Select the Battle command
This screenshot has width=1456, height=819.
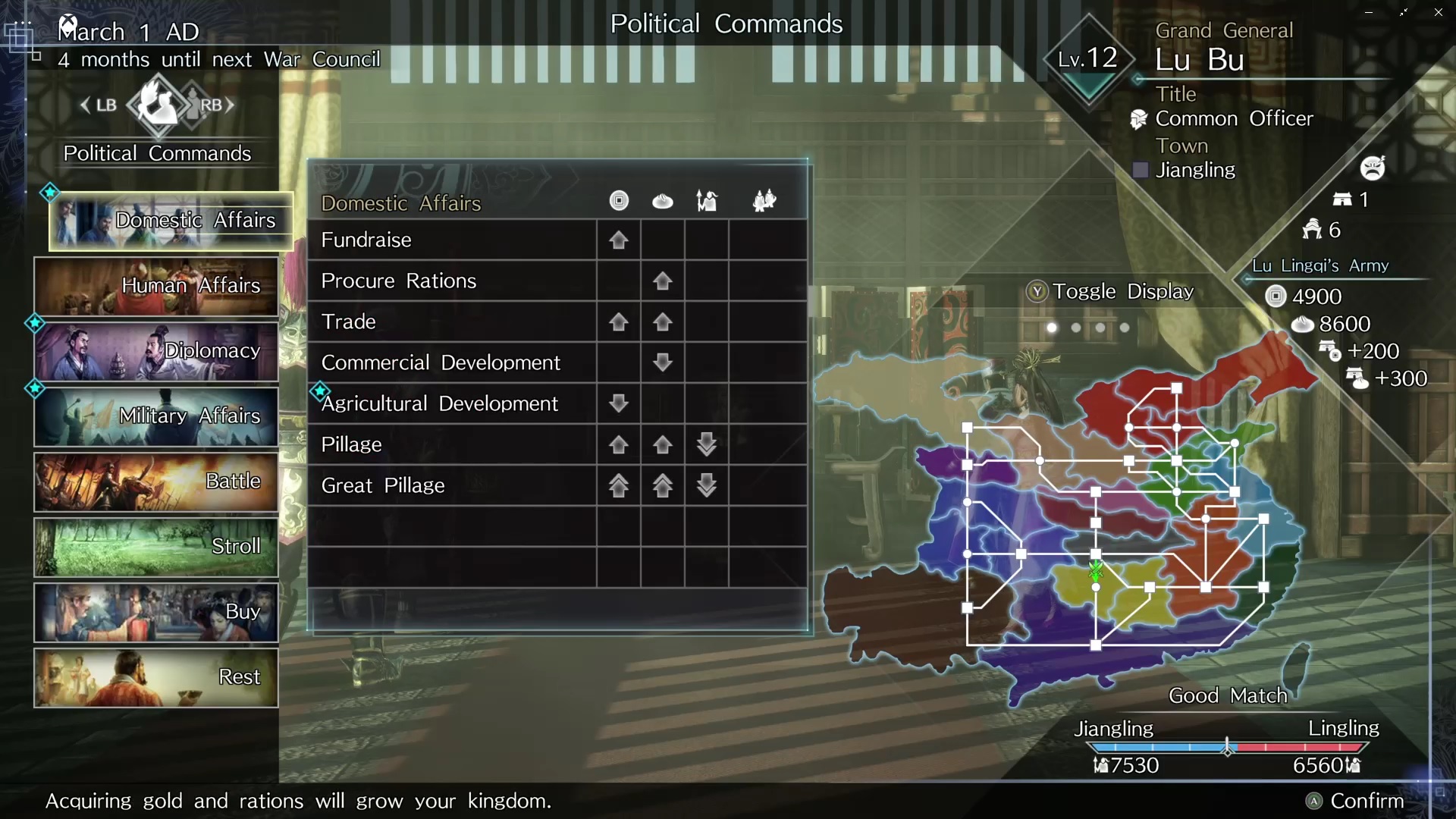156,482
